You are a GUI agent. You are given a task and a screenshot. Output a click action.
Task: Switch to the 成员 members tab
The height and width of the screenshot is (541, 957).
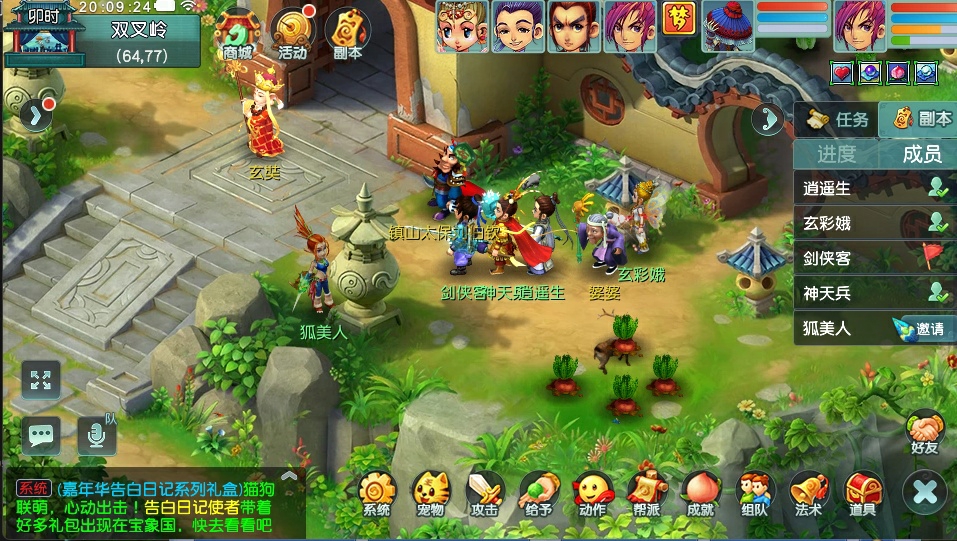point(921,154)
